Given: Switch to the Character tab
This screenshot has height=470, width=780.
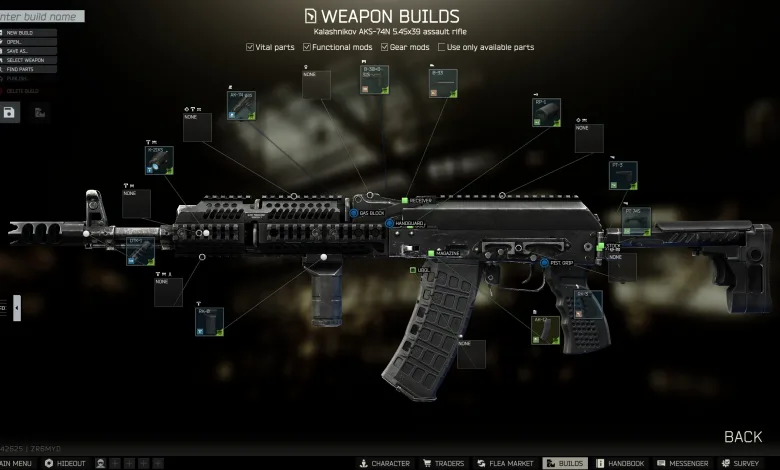Looking at the screenshot, I should 385,464.
